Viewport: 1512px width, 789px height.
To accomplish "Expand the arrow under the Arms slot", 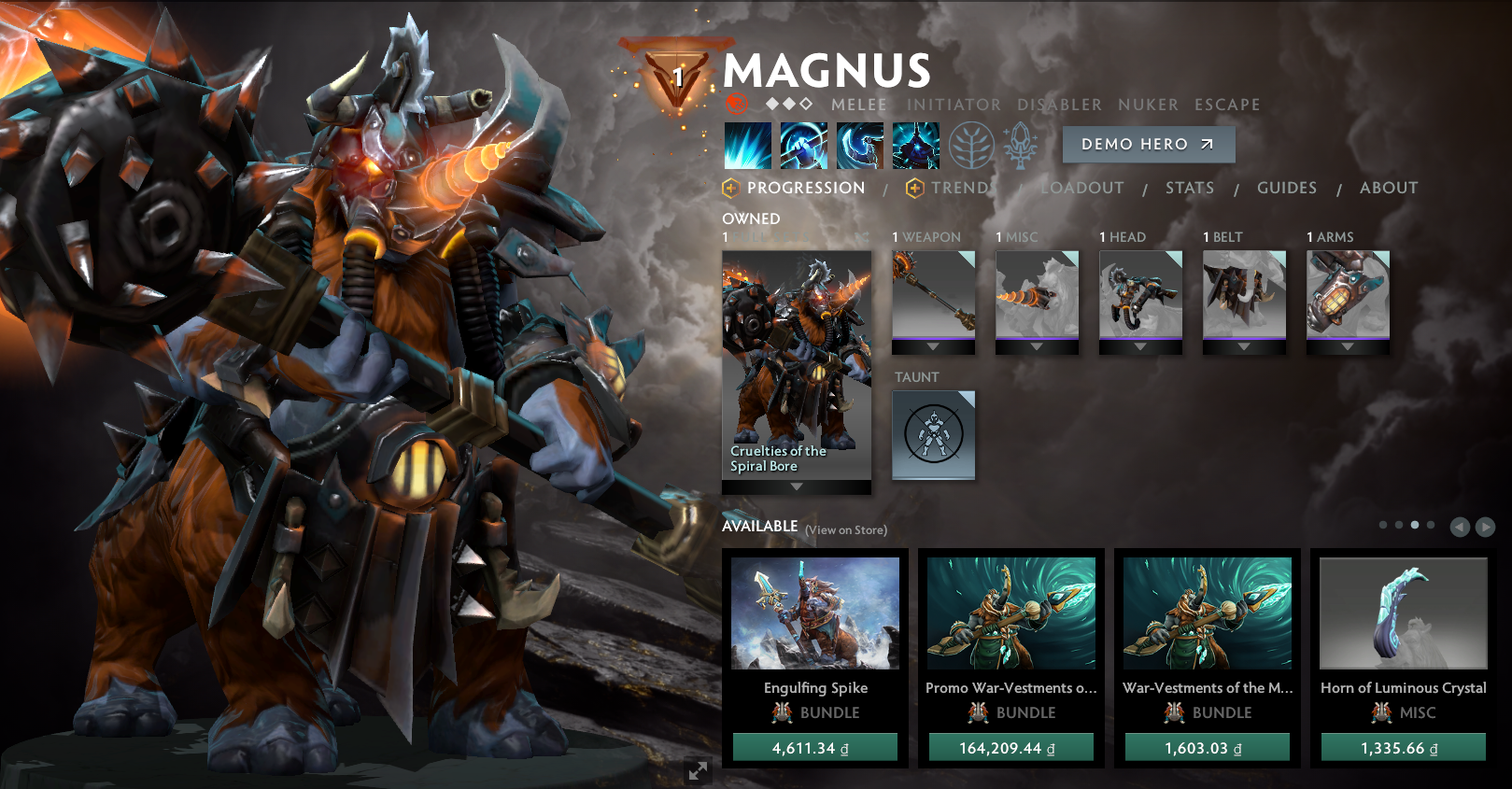I will pyautogui.click(x=1346, y=346).
